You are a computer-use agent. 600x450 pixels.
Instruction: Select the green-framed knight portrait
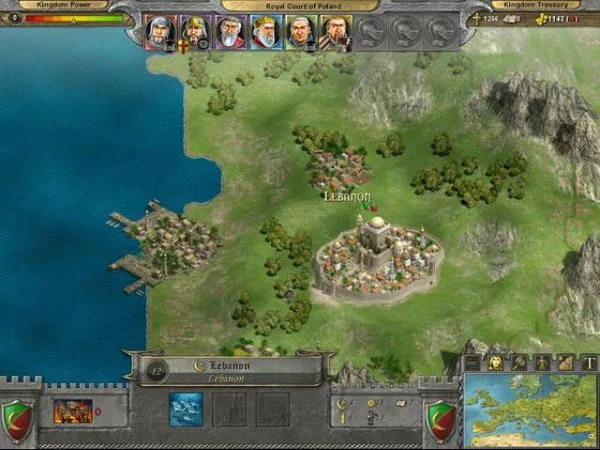pos(300,31)
